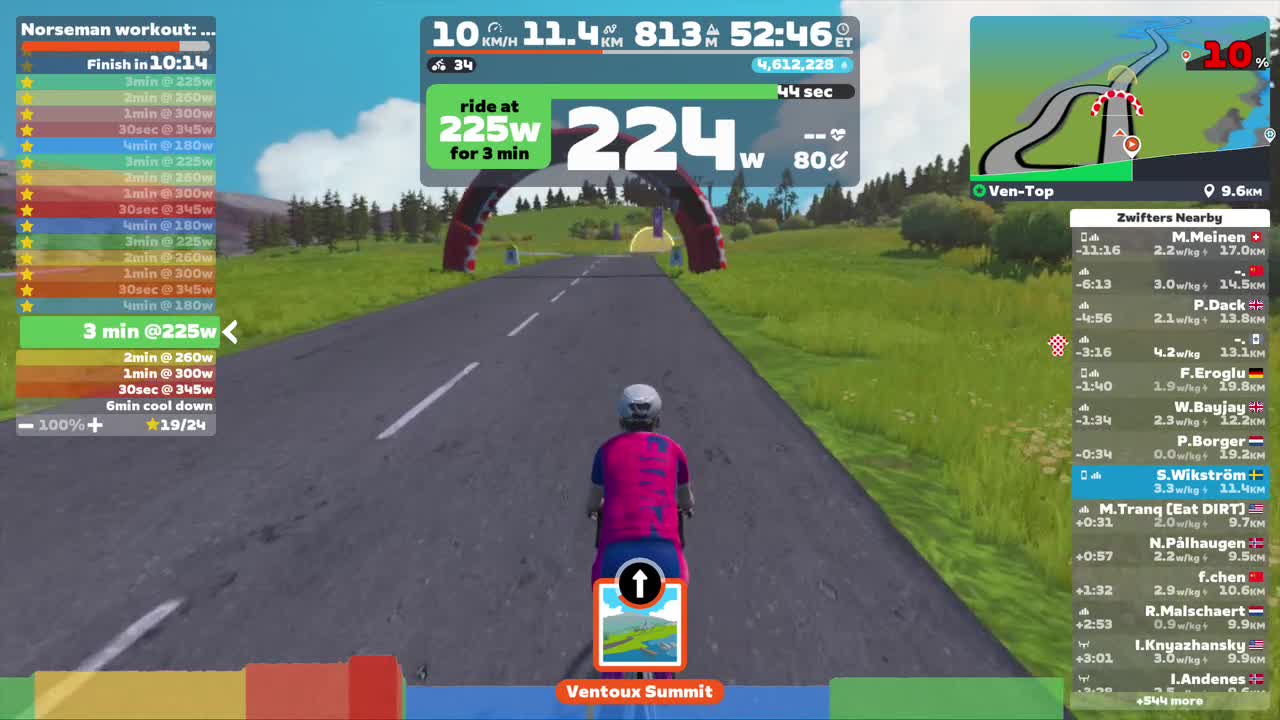Click the Zwifters Nearby panel header
The image size is (1280, 720).
pyautogui.click(x=1168, y=217)
